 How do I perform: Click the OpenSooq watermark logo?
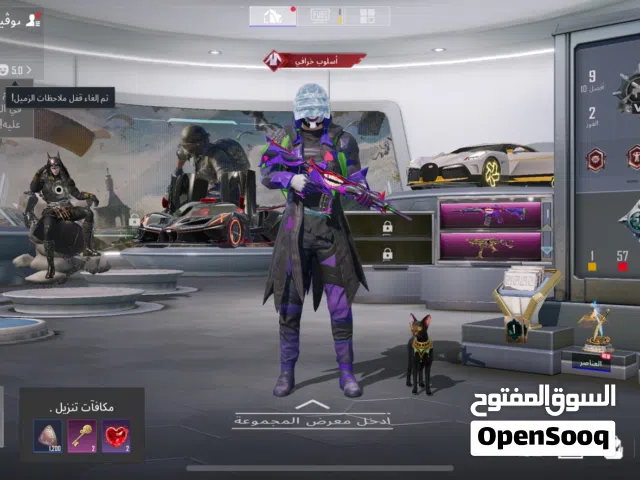[542, 437]
